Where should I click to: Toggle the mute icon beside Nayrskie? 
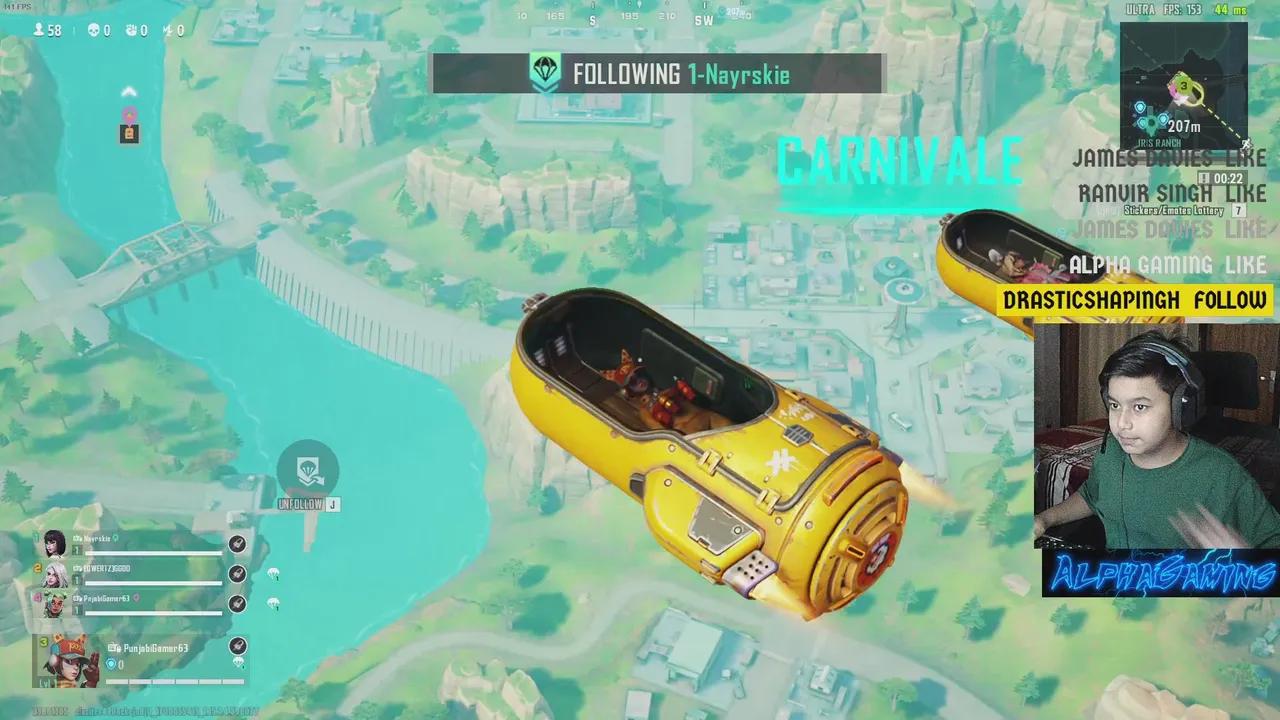click(x=237, y=544)
